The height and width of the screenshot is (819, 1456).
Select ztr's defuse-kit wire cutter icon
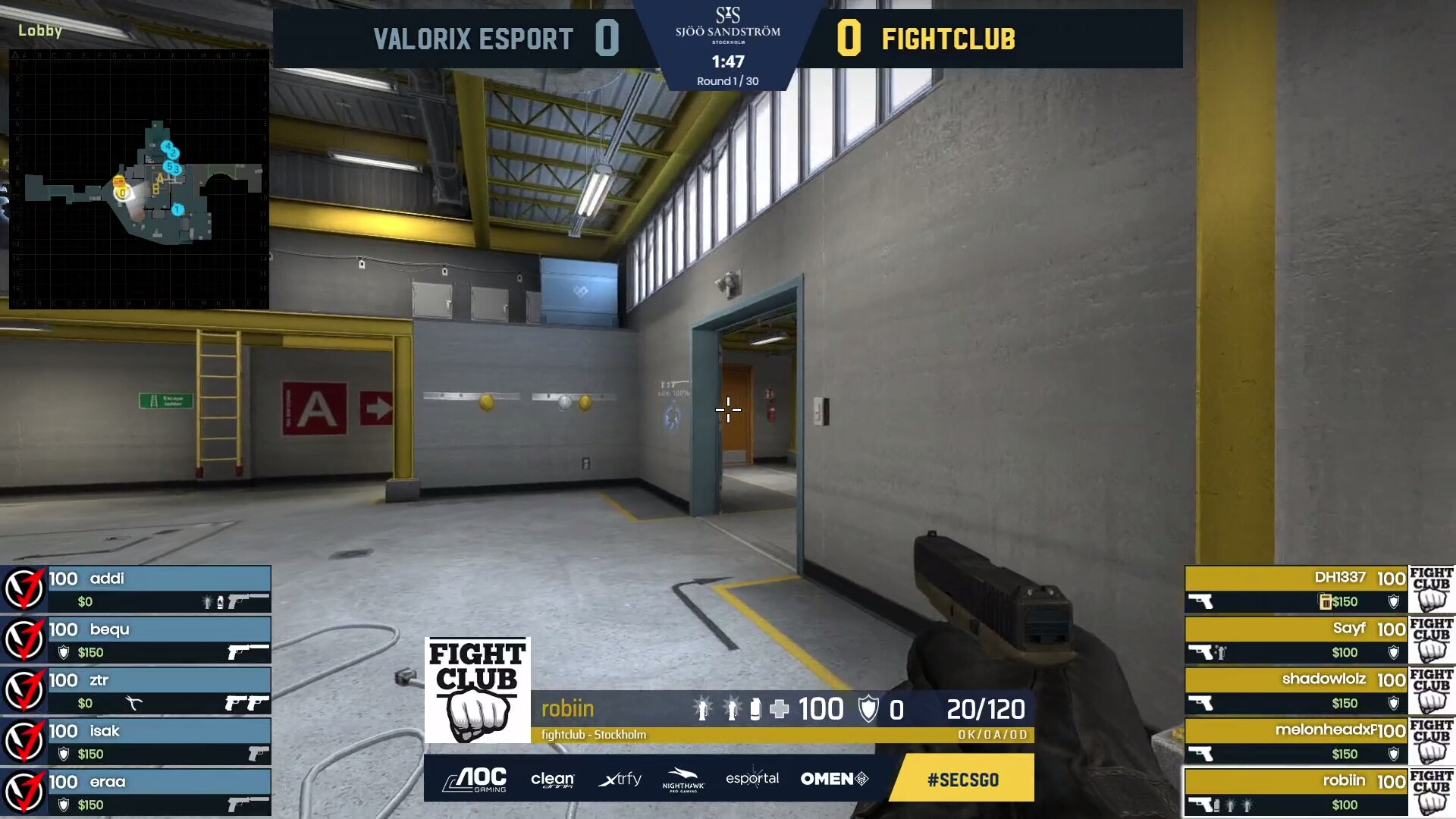click(x=133, y=704)
